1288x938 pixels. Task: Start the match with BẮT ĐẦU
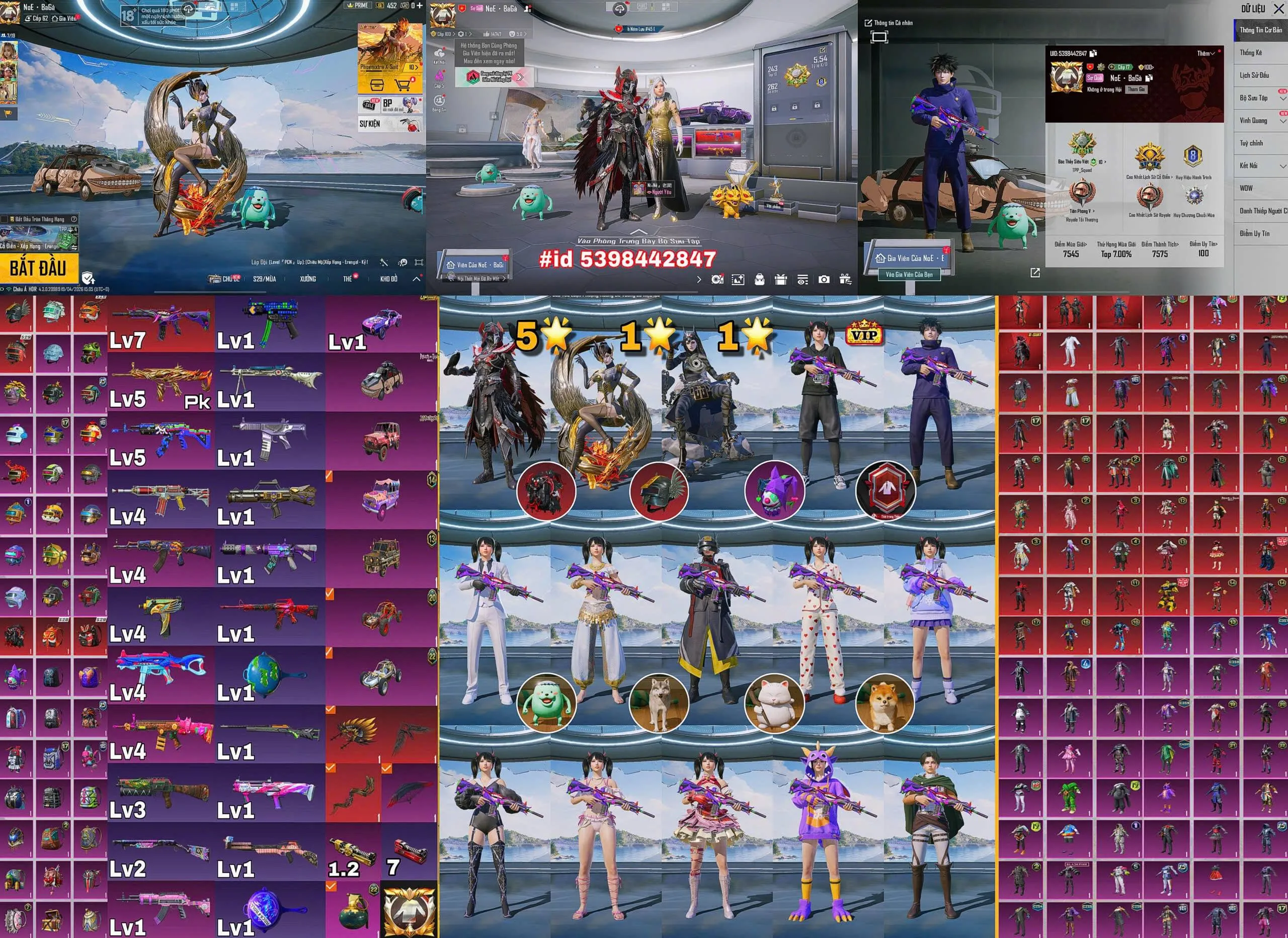click(37, 268)
